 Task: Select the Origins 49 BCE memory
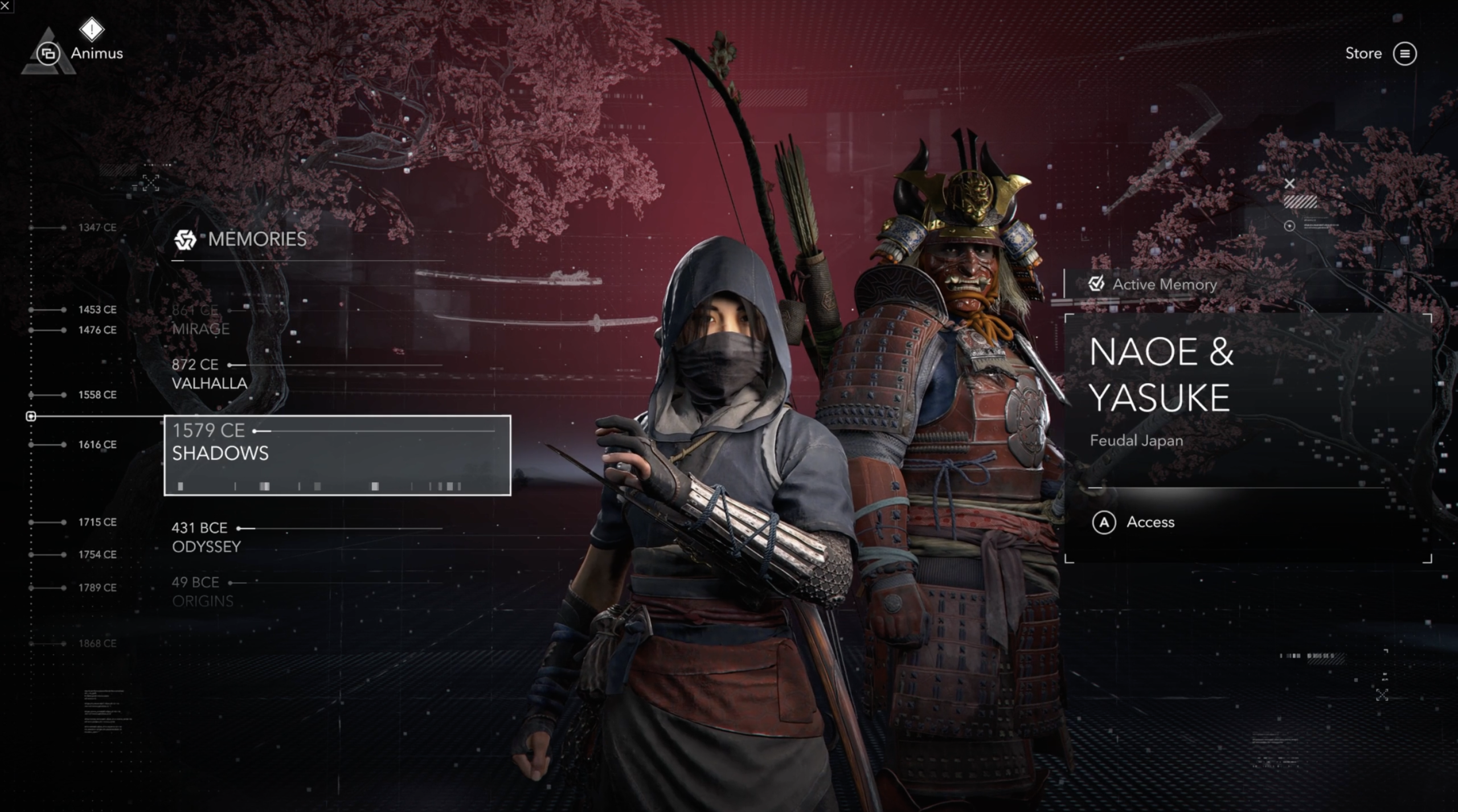pos(203,592)
